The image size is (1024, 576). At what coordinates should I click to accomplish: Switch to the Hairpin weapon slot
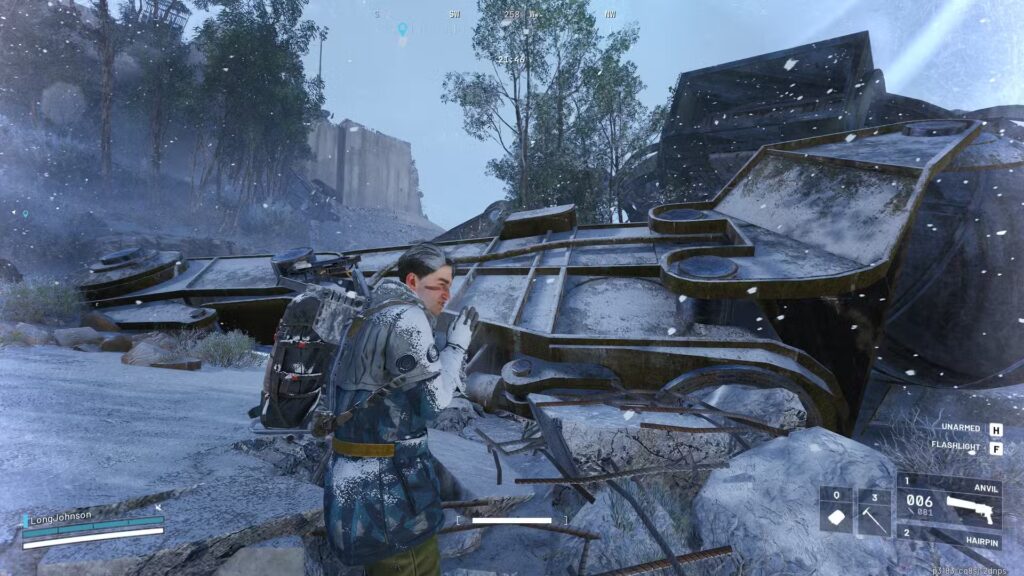949,535
